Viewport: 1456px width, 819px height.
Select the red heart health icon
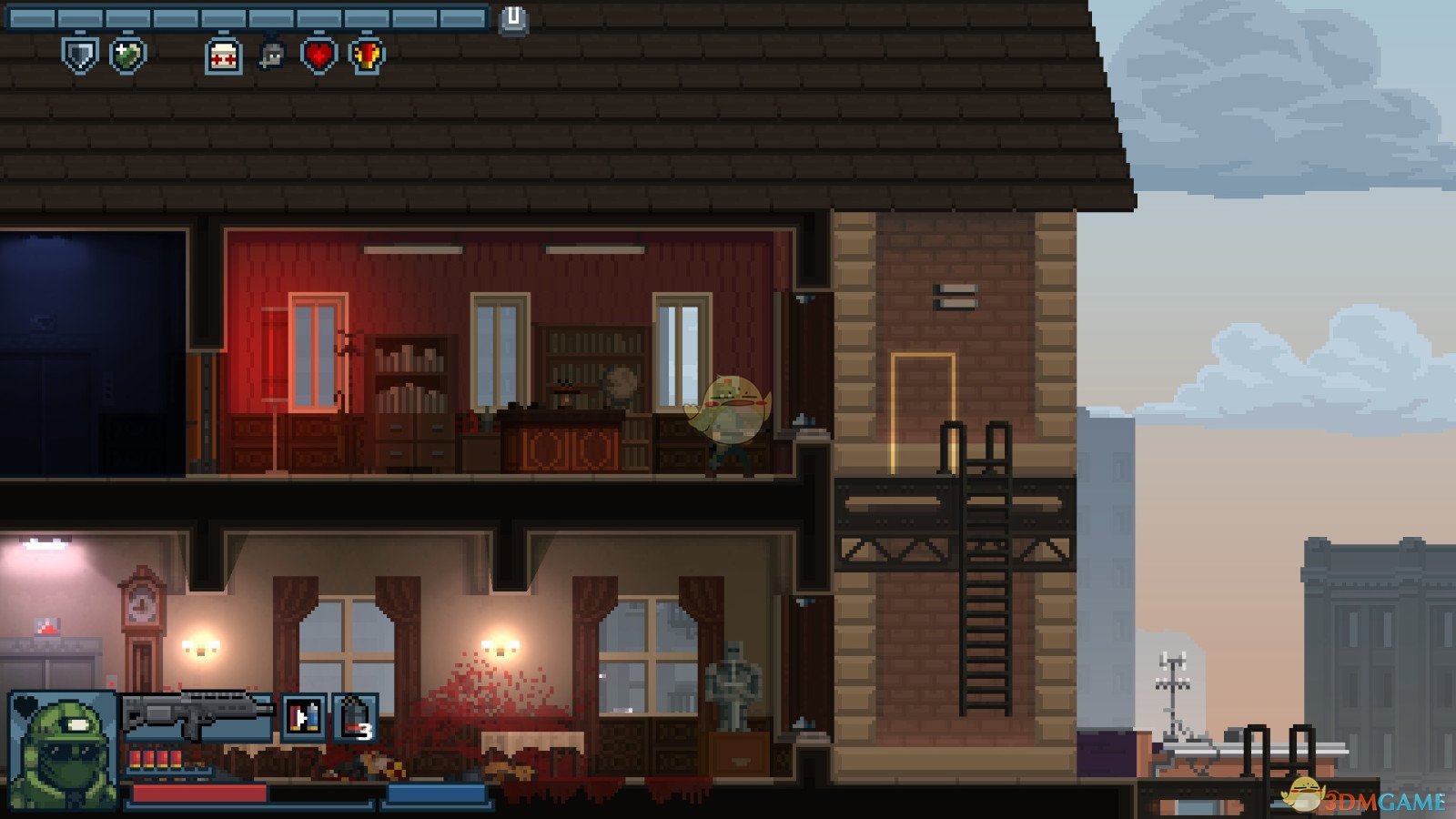(318, 56)
